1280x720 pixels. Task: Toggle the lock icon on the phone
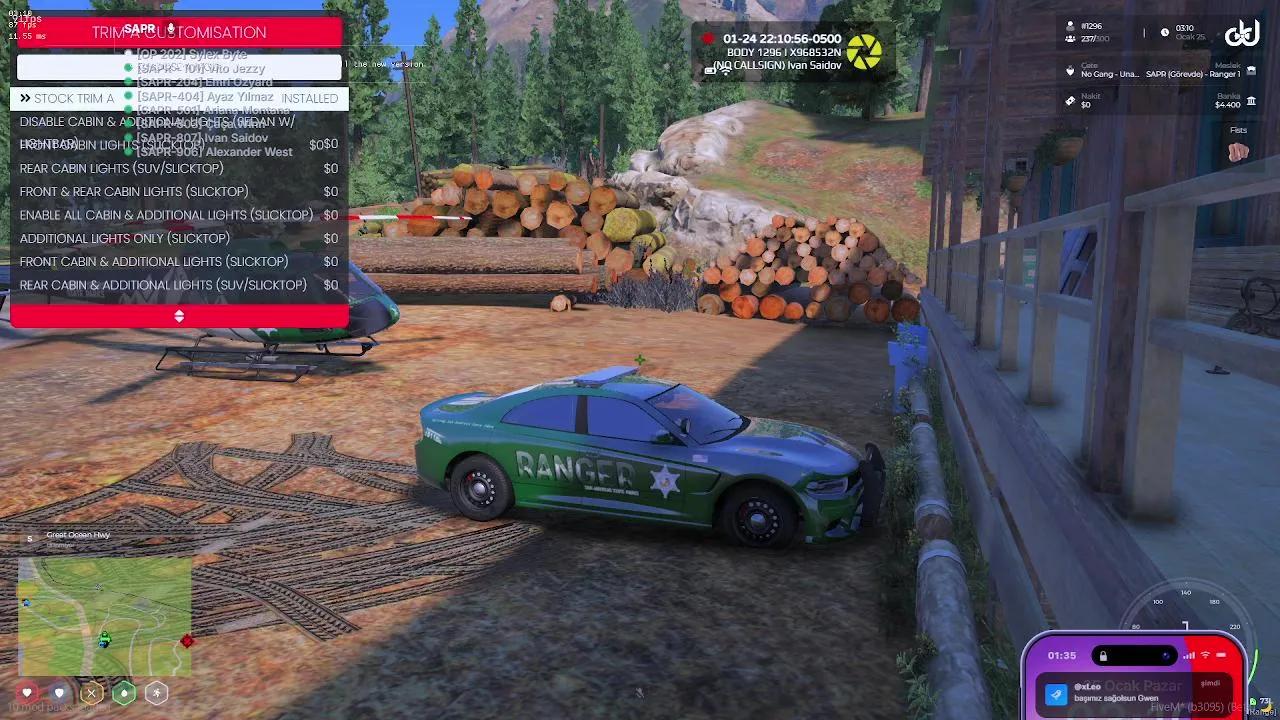[x=1104, y=655]
